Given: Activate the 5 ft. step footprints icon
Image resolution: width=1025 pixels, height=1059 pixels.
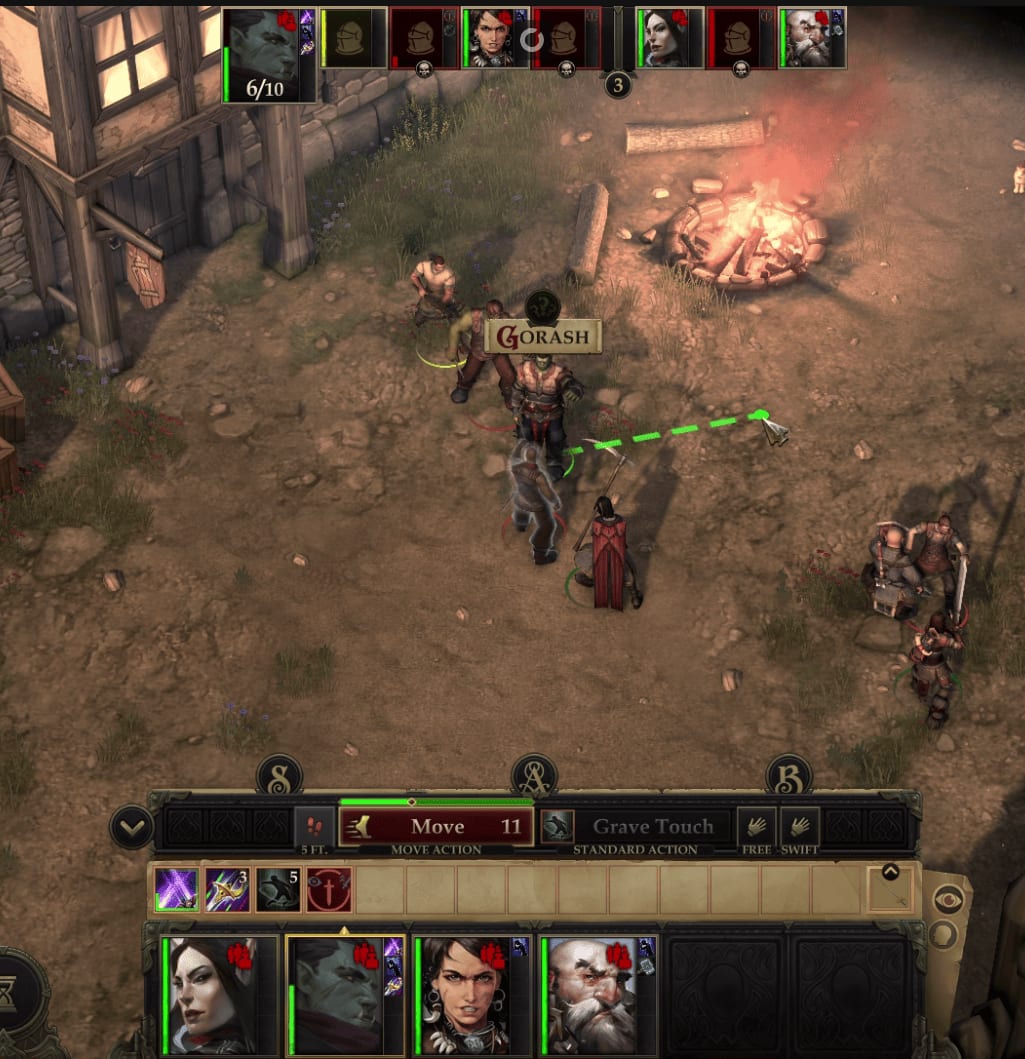Looking at the screenshot, I should coord(315,827).
